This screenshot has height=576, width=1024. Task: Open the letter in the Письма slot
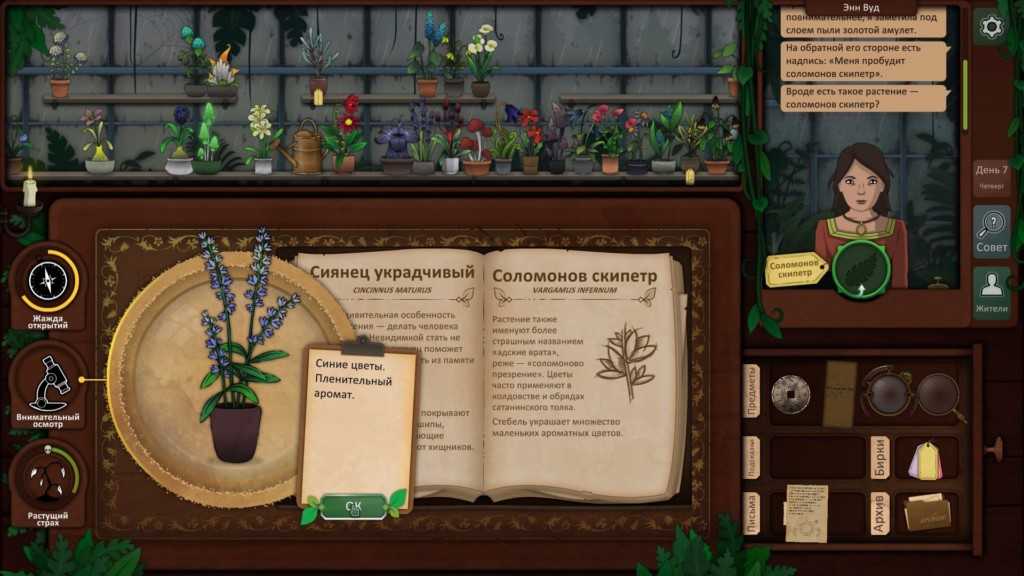(806, 512)
